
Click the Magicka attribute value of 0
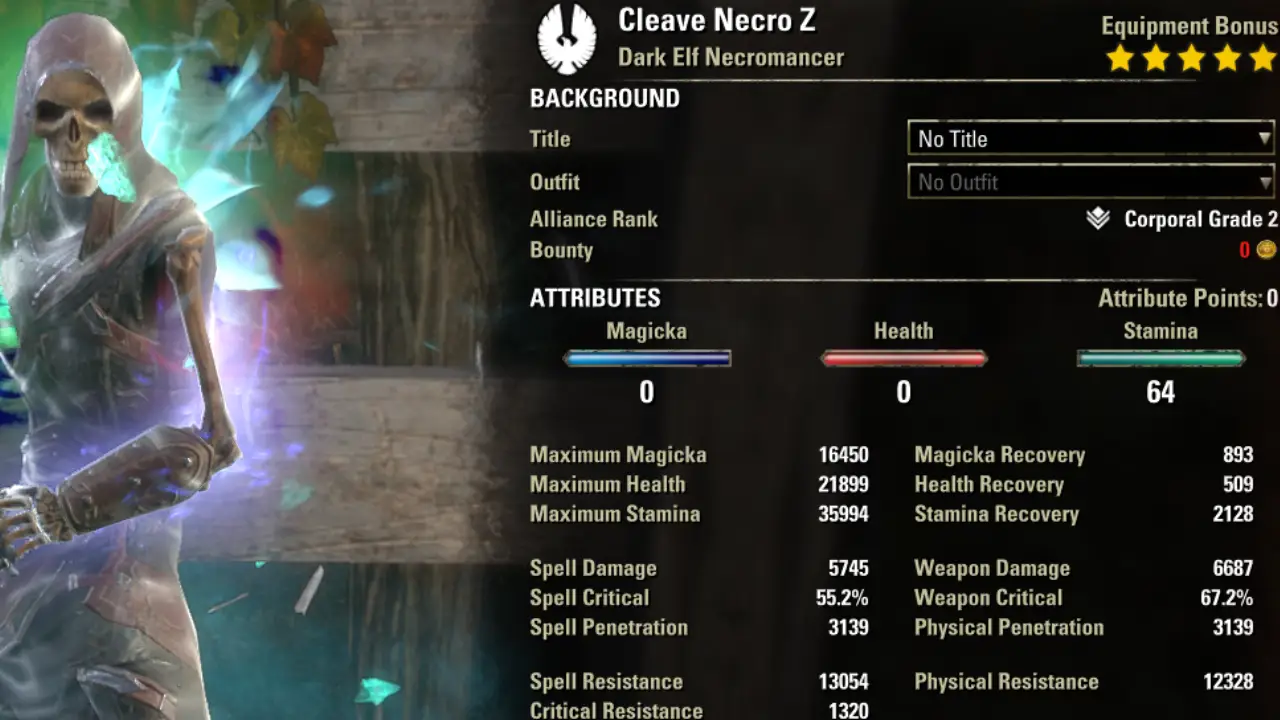(x=647, y=392)
